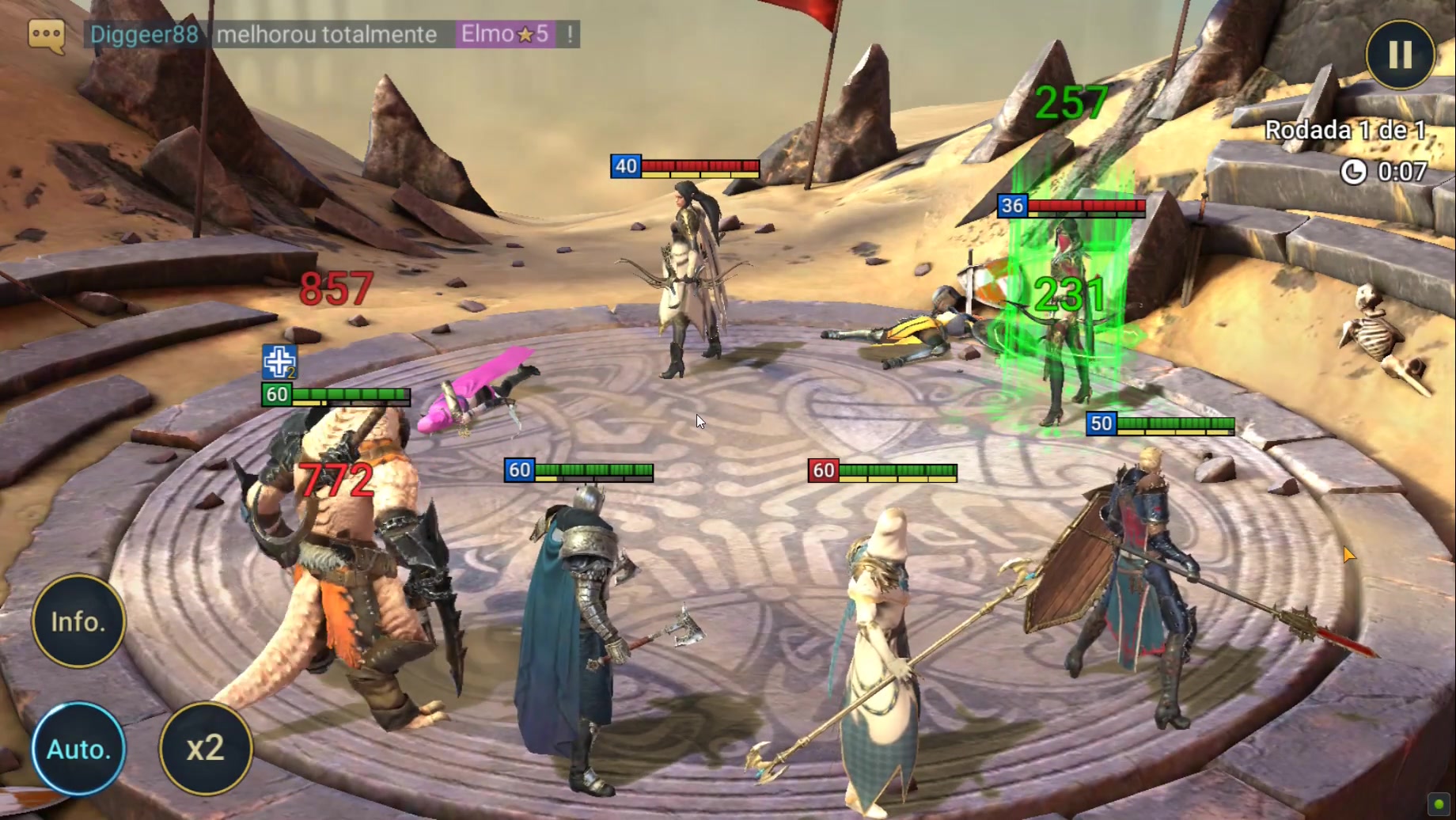The image size is (1456, 820).
Task: Toggle Auto battle mode
Action: point(78,748)
